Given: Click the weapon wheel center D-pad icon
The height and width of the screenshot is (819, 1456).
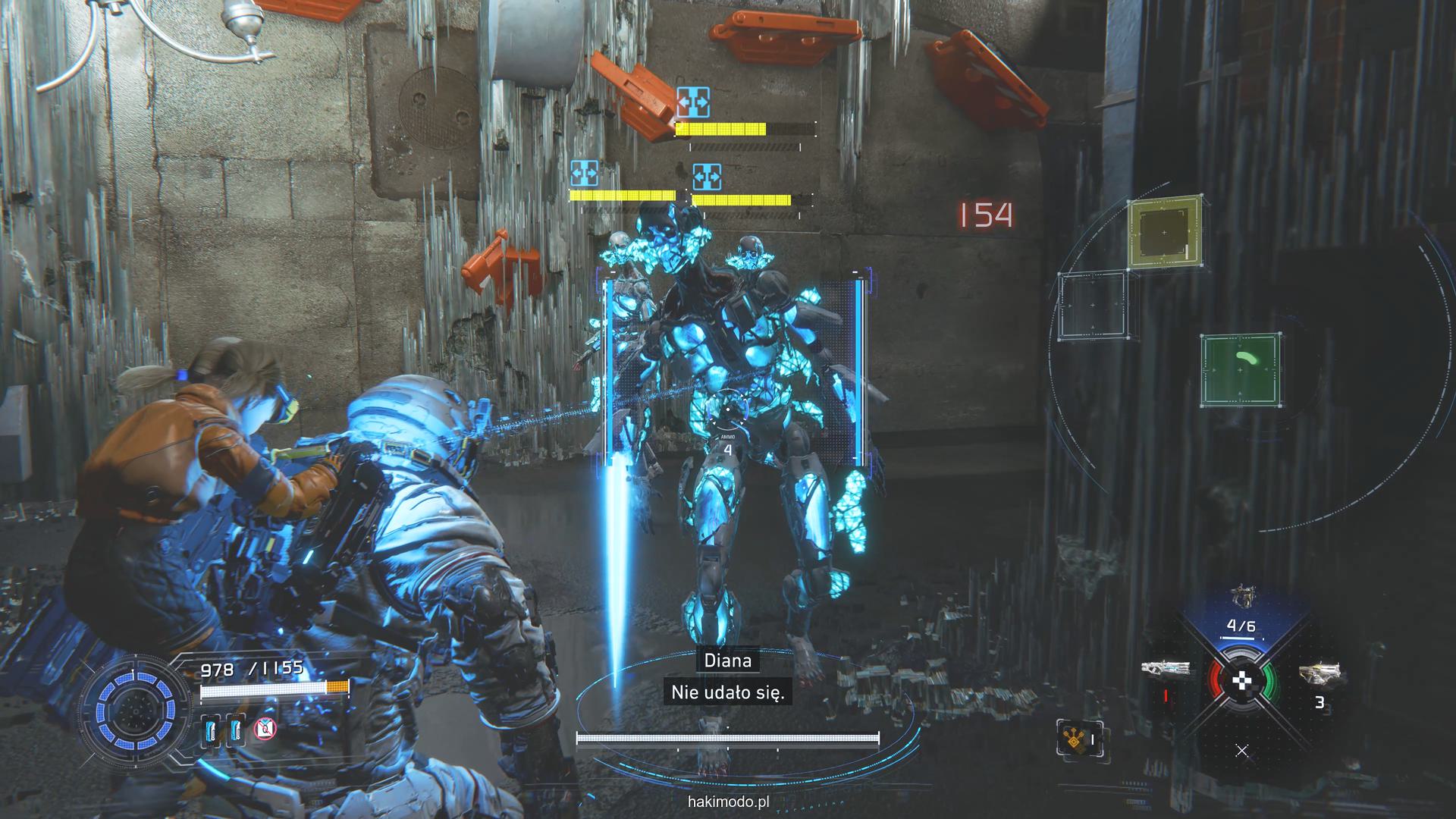Looking at the screenshot, I should (1241, 681).
